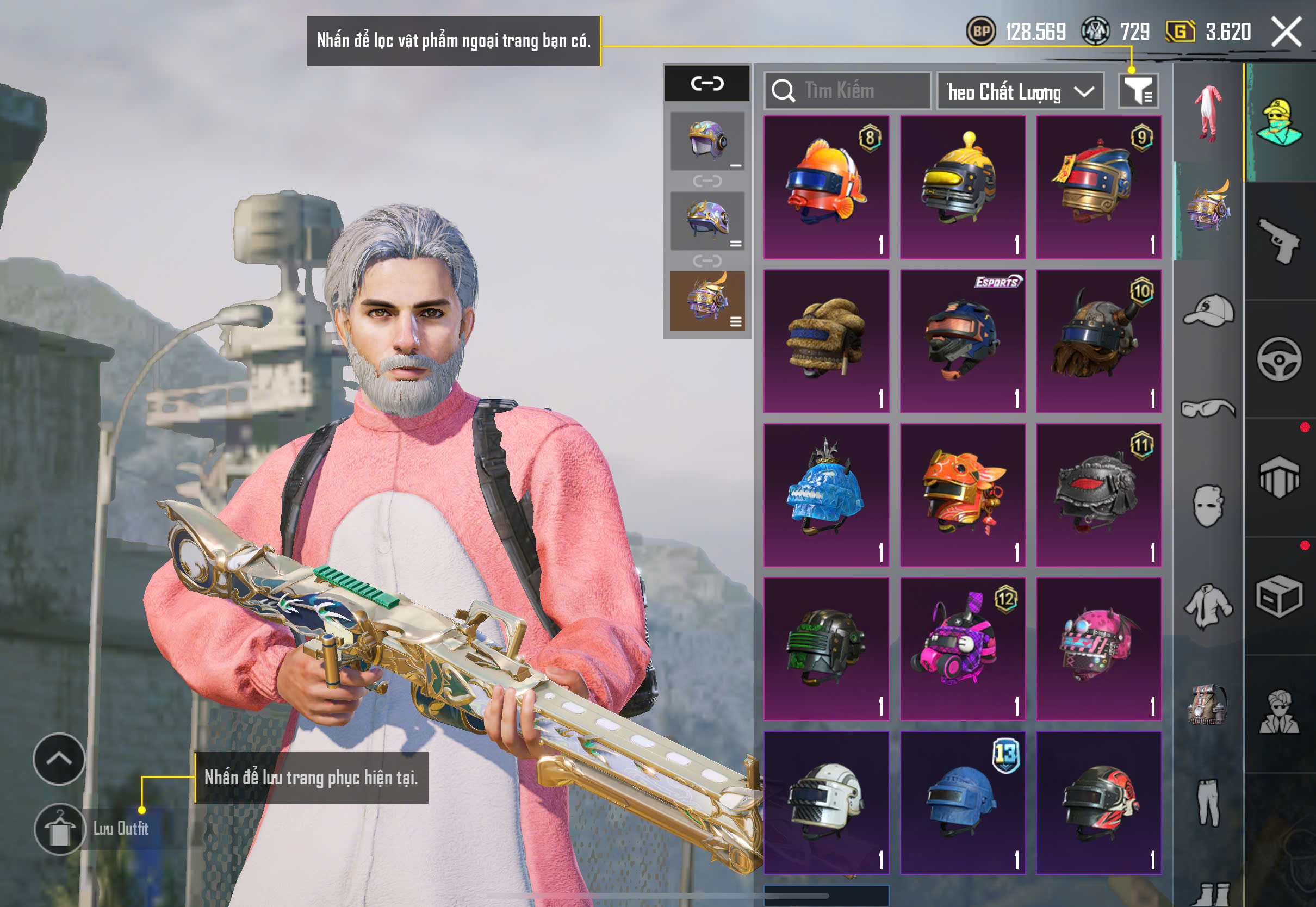Switch to the pistol weapon skins tab

pos(1280,241)
